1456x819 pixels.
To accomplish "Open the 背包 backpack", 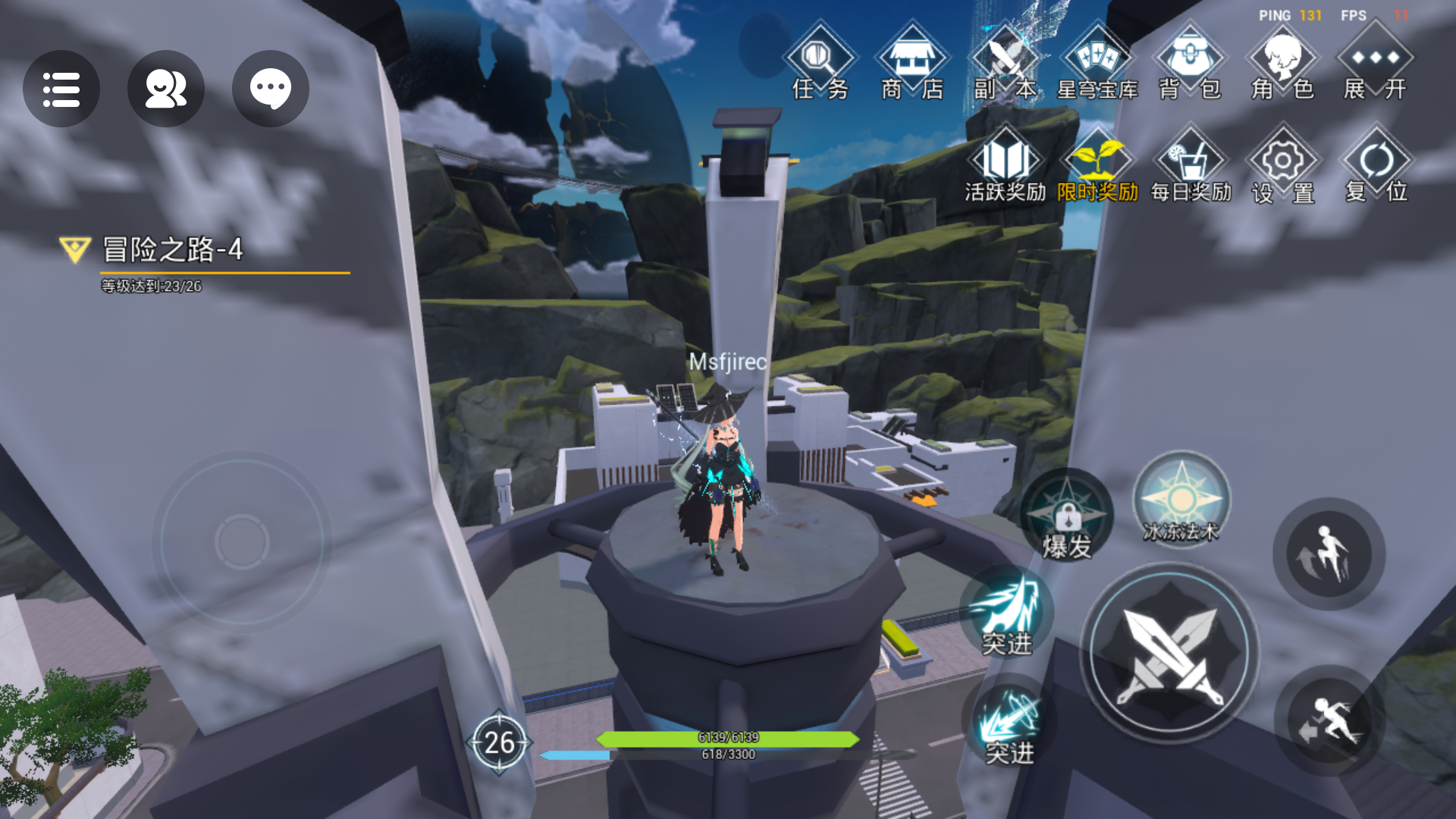I will tap(1190, 64).
